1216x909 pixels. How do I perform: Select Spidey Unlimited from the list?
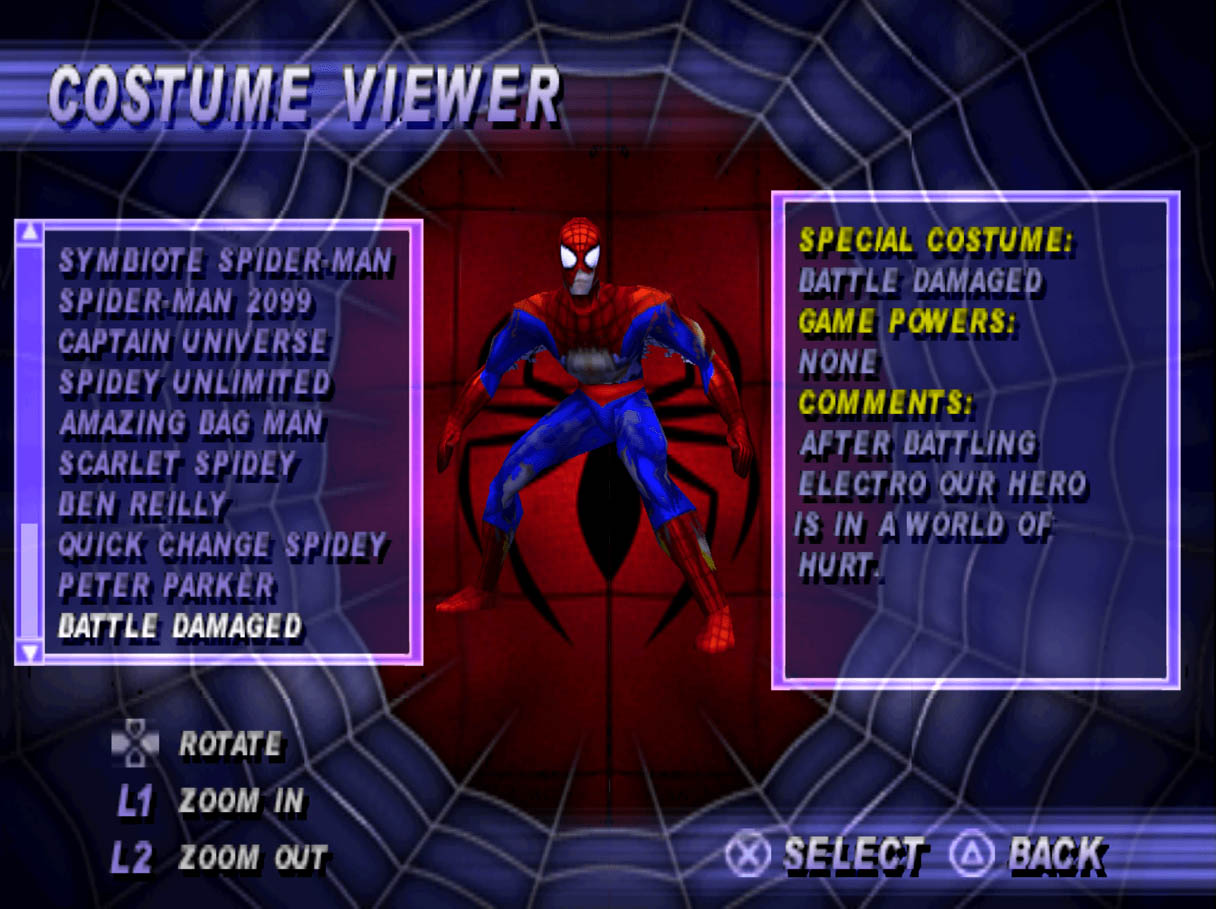[x=194, y=383]
